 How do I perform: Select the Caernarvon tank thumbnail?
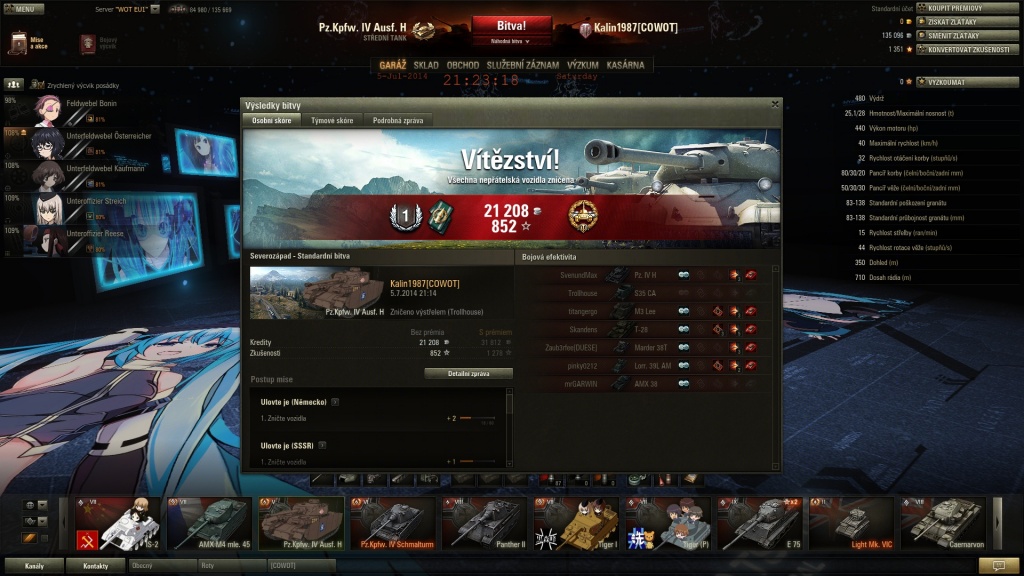(943, 523)
